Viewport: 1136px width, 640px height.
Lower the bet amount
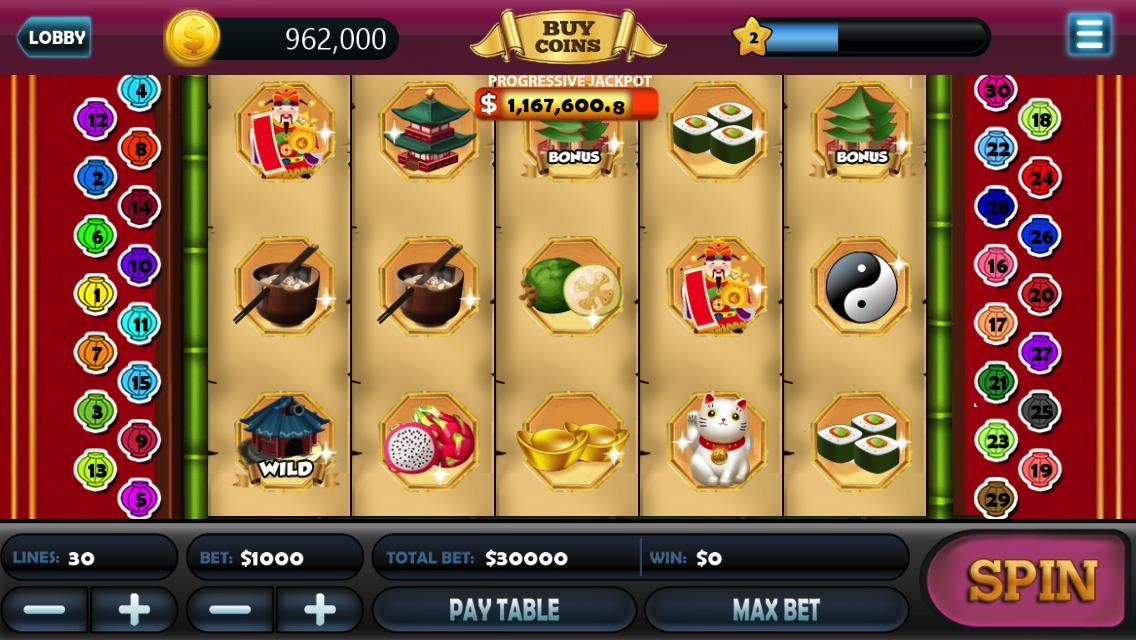[230, 609]
